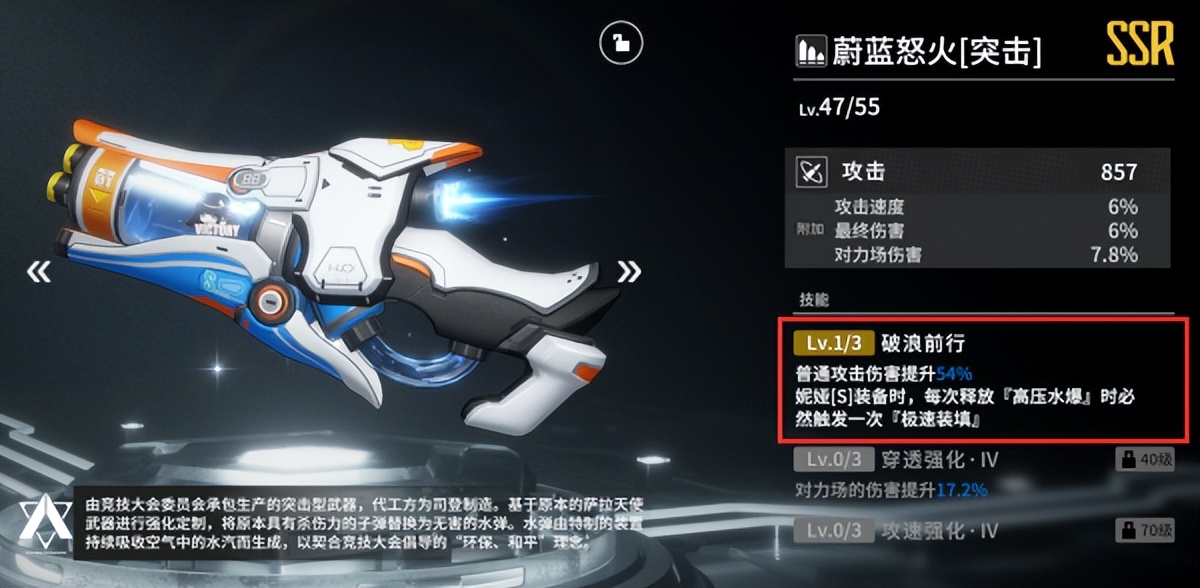Show the previous weapon with left arrows
The width and height of the screenshot is (1200, 588).
pos(39,272)
